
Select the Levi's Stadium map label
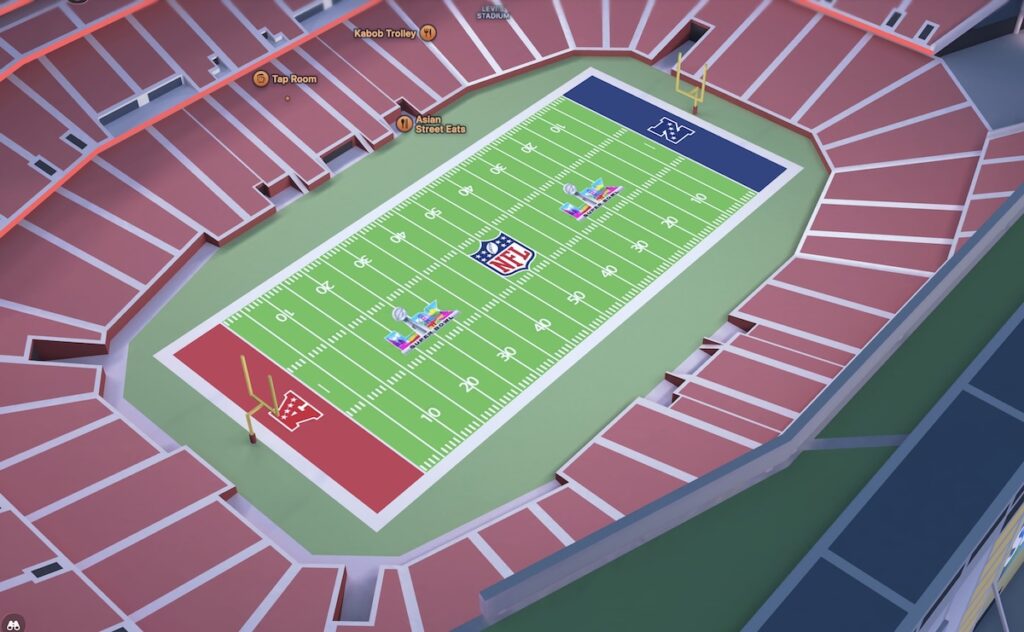pyautogui.click(x=494, y=12)
